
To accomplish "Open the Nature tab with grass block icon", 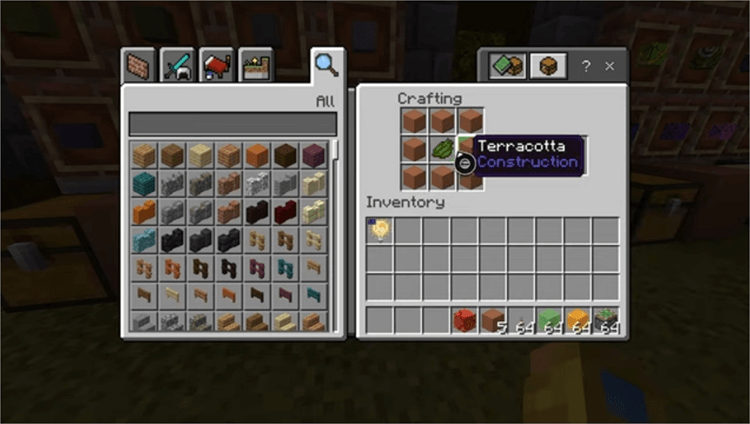I will 256,65.
